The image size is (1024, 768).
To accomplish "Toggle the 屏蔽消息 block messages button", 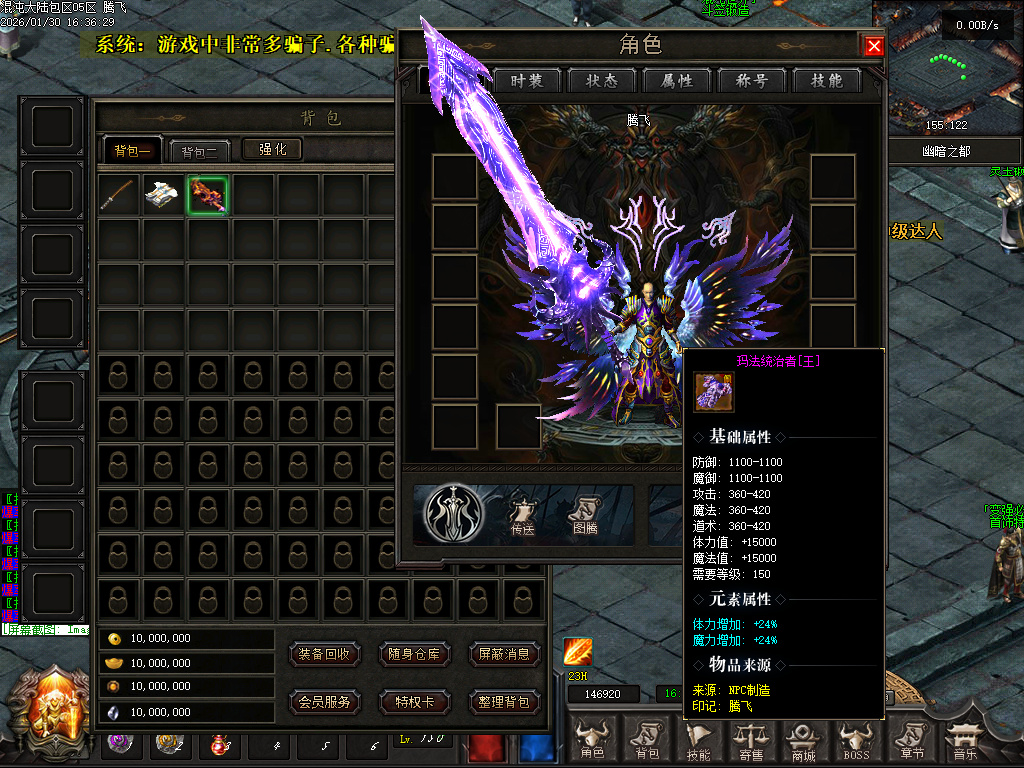I will coord(504,654).
